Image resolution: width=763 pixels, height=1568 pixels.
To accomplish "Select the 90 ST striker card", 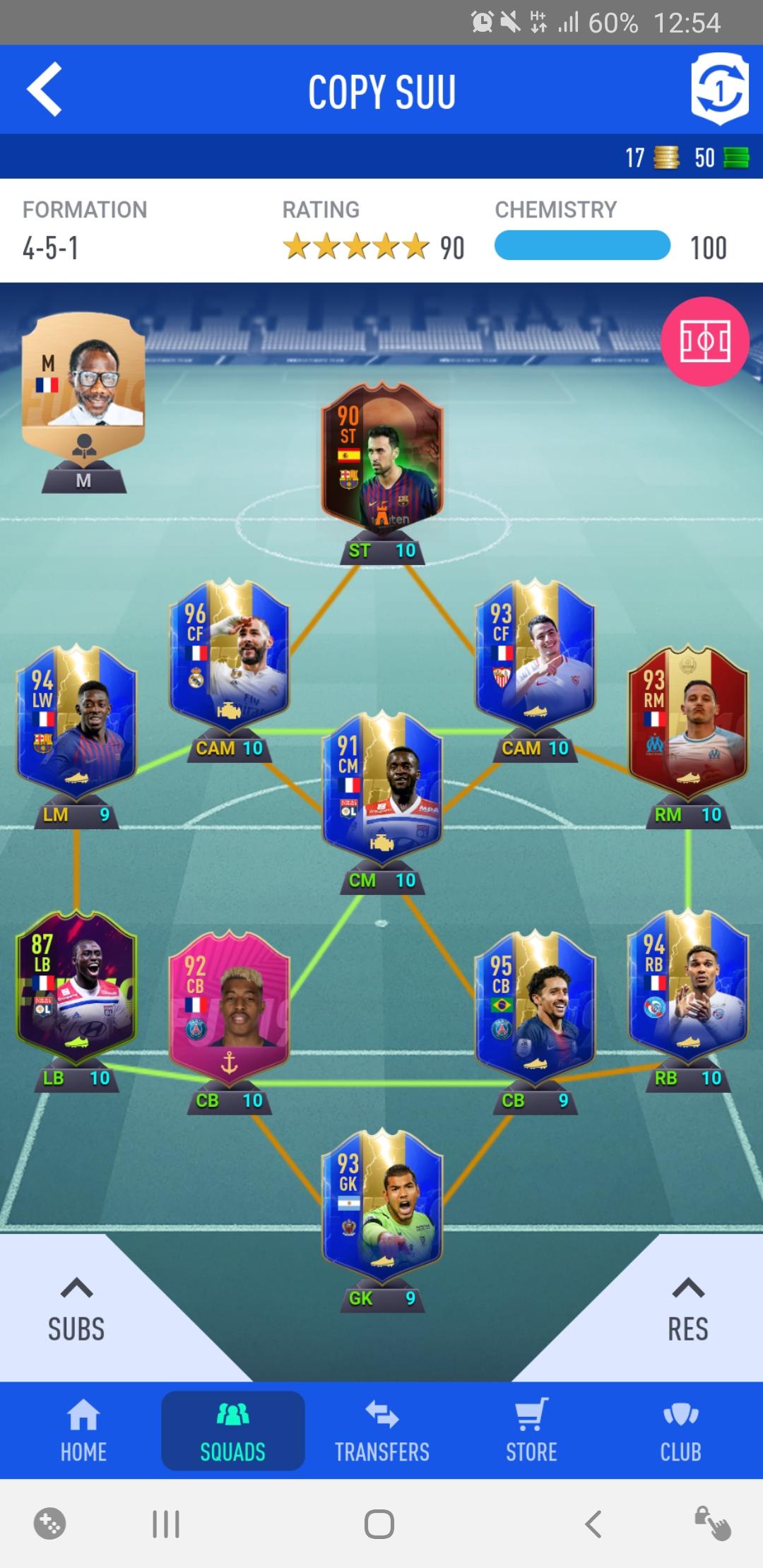I will (x=382, y=463).
